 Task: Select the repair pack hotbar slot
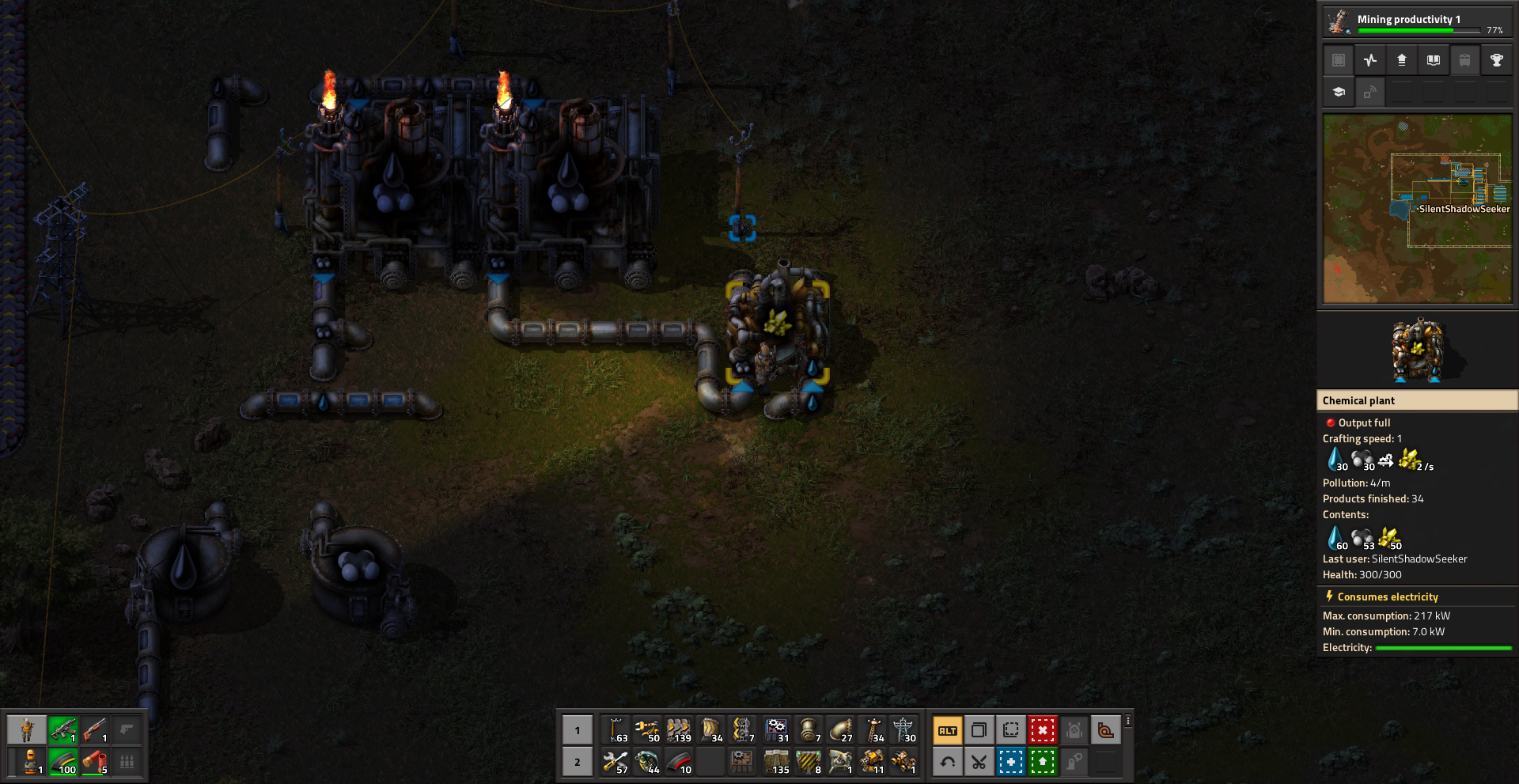click(x=616, y=762)
